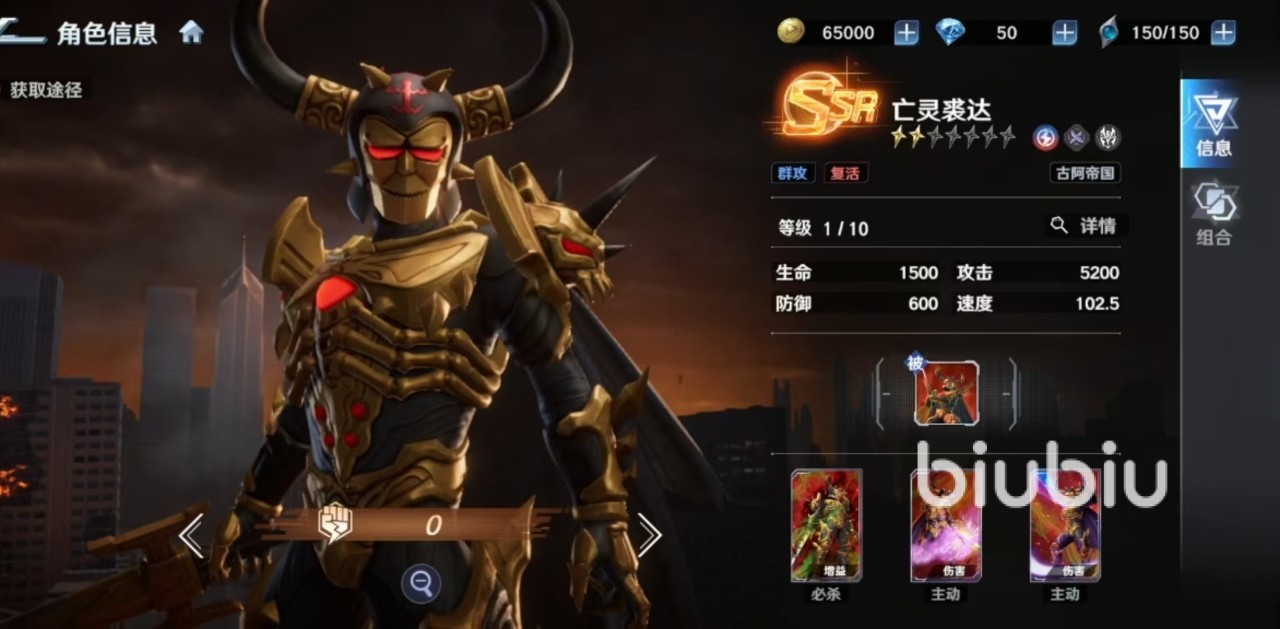Screen dimensions: 1280x629
Task: Switch to the 信息 tab
Action: (1214, 125)
